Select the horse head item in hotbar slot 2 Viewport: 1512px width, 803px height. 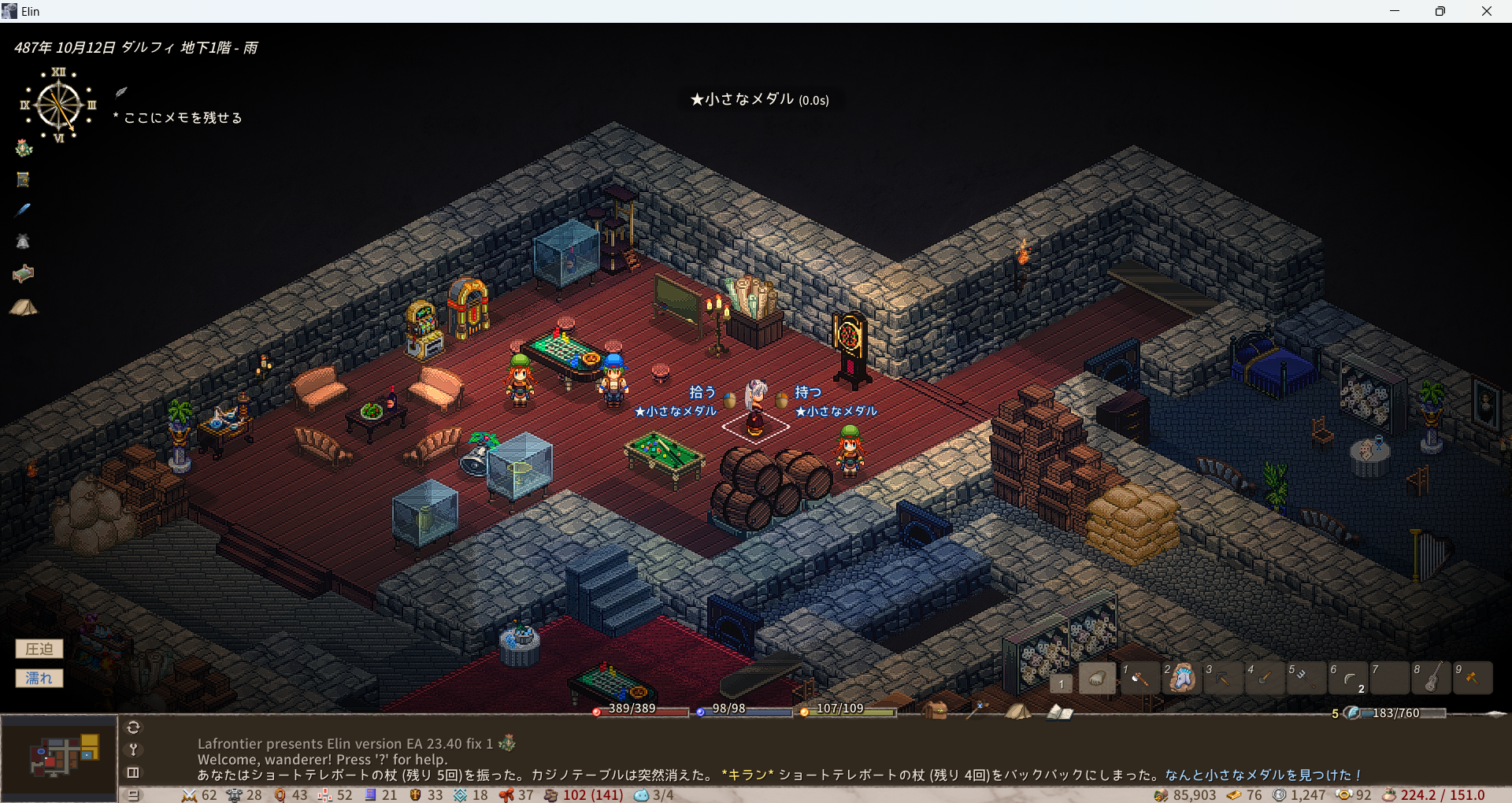point(1180,678)
